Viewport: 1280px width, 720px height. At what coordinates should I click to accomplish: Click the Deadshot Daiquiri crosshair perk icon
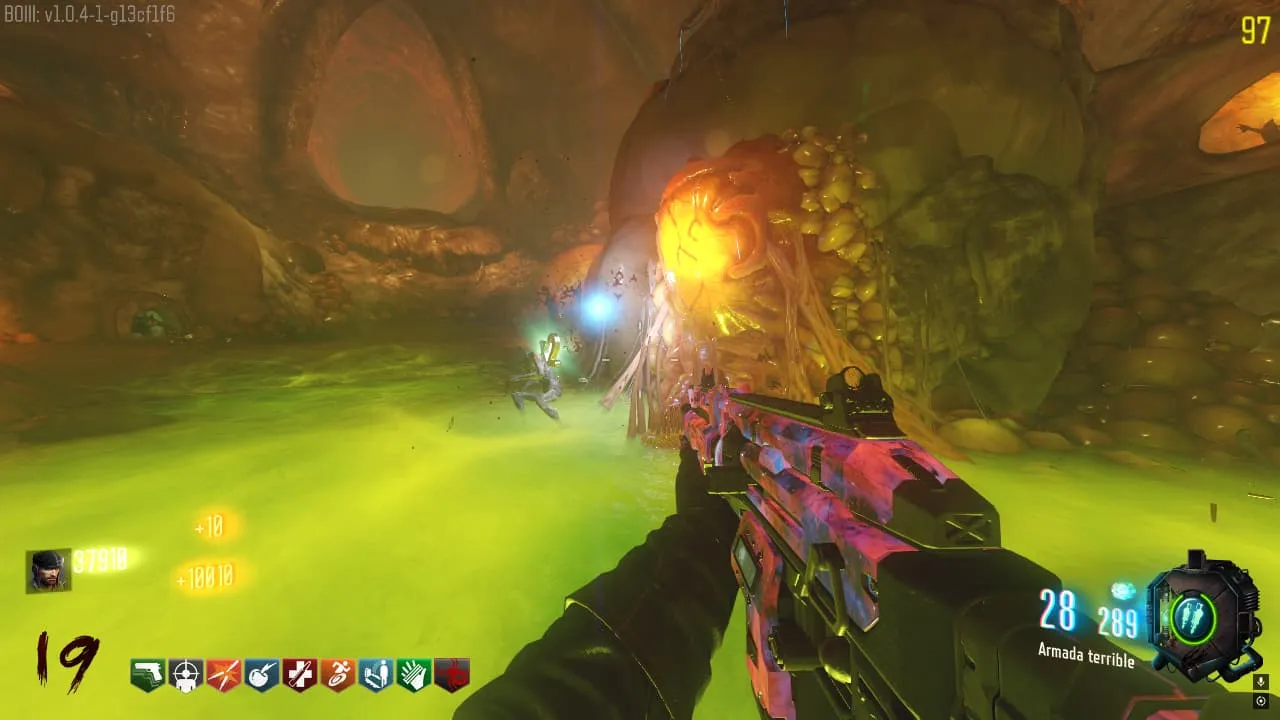click(185, 675)
